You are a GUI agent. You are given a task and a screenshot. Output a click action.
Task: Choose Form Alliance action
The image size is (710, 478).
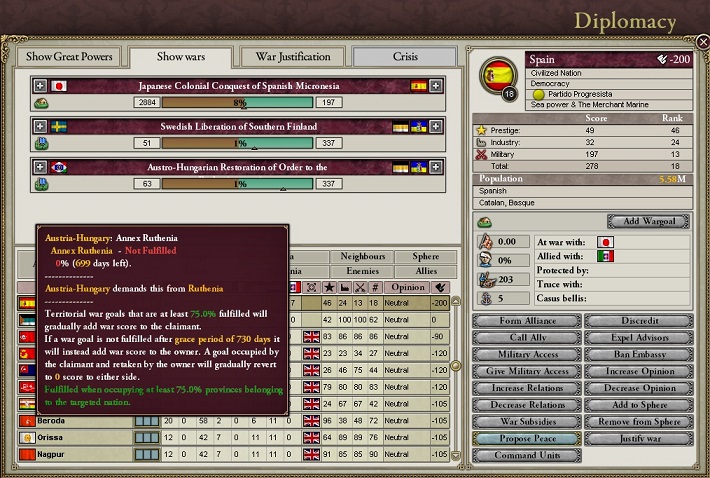coord(526,321)
